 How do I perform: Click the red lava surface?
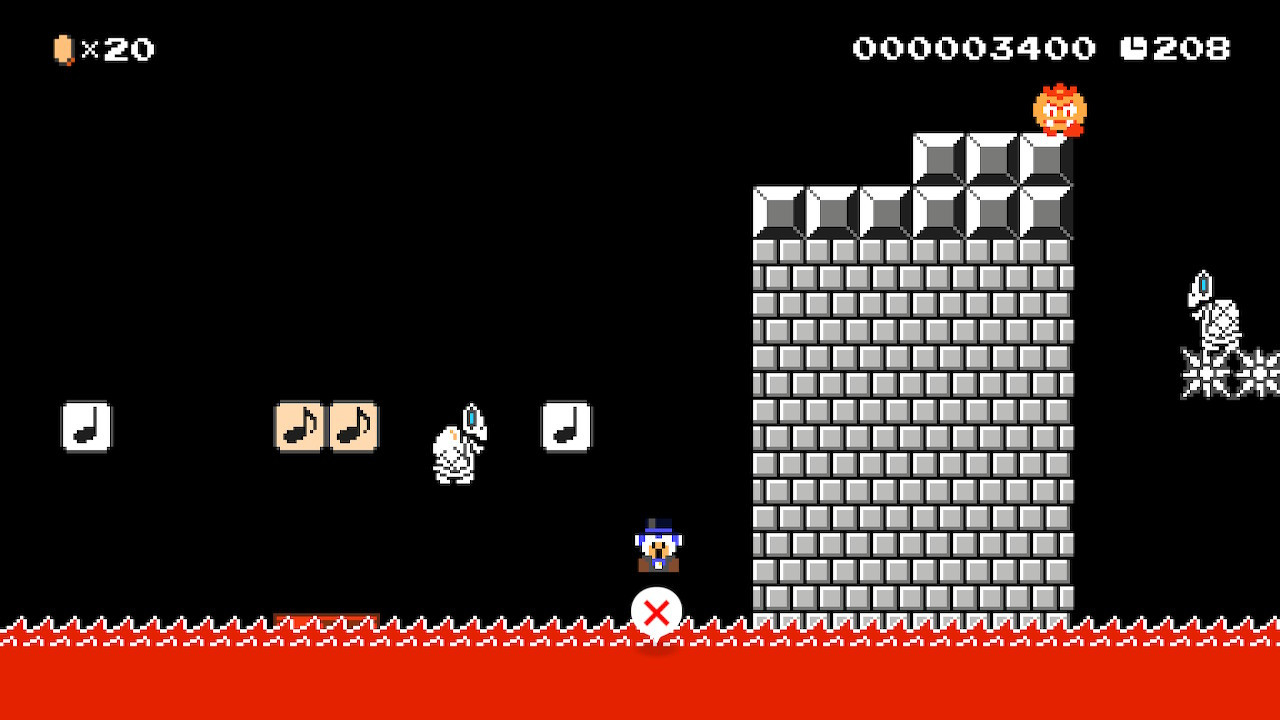point(400,670)
